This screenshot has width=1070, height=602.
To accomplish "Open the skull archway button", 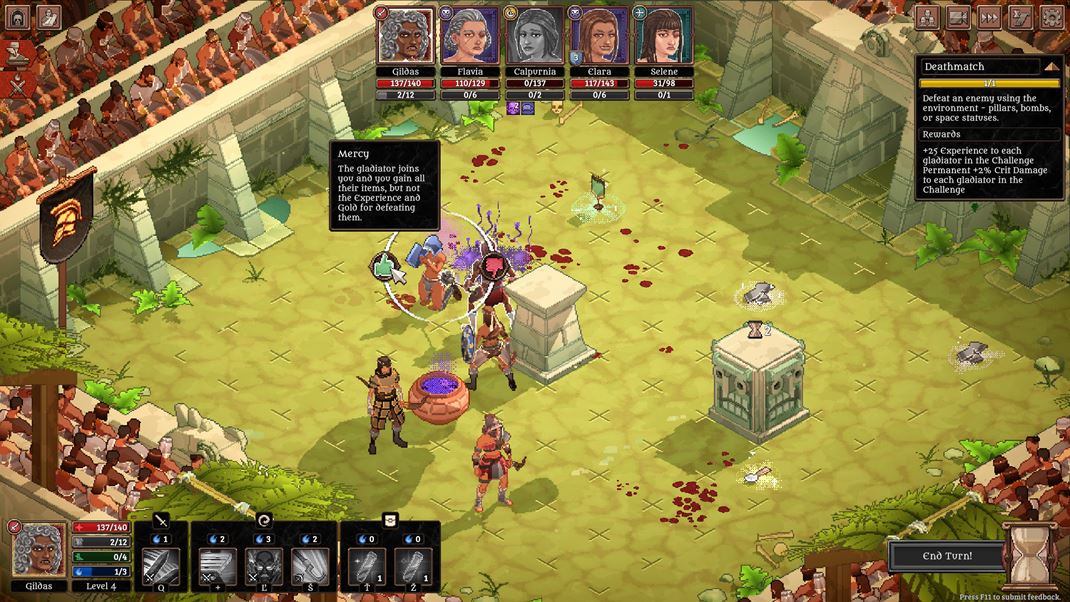I will (18, 17).
